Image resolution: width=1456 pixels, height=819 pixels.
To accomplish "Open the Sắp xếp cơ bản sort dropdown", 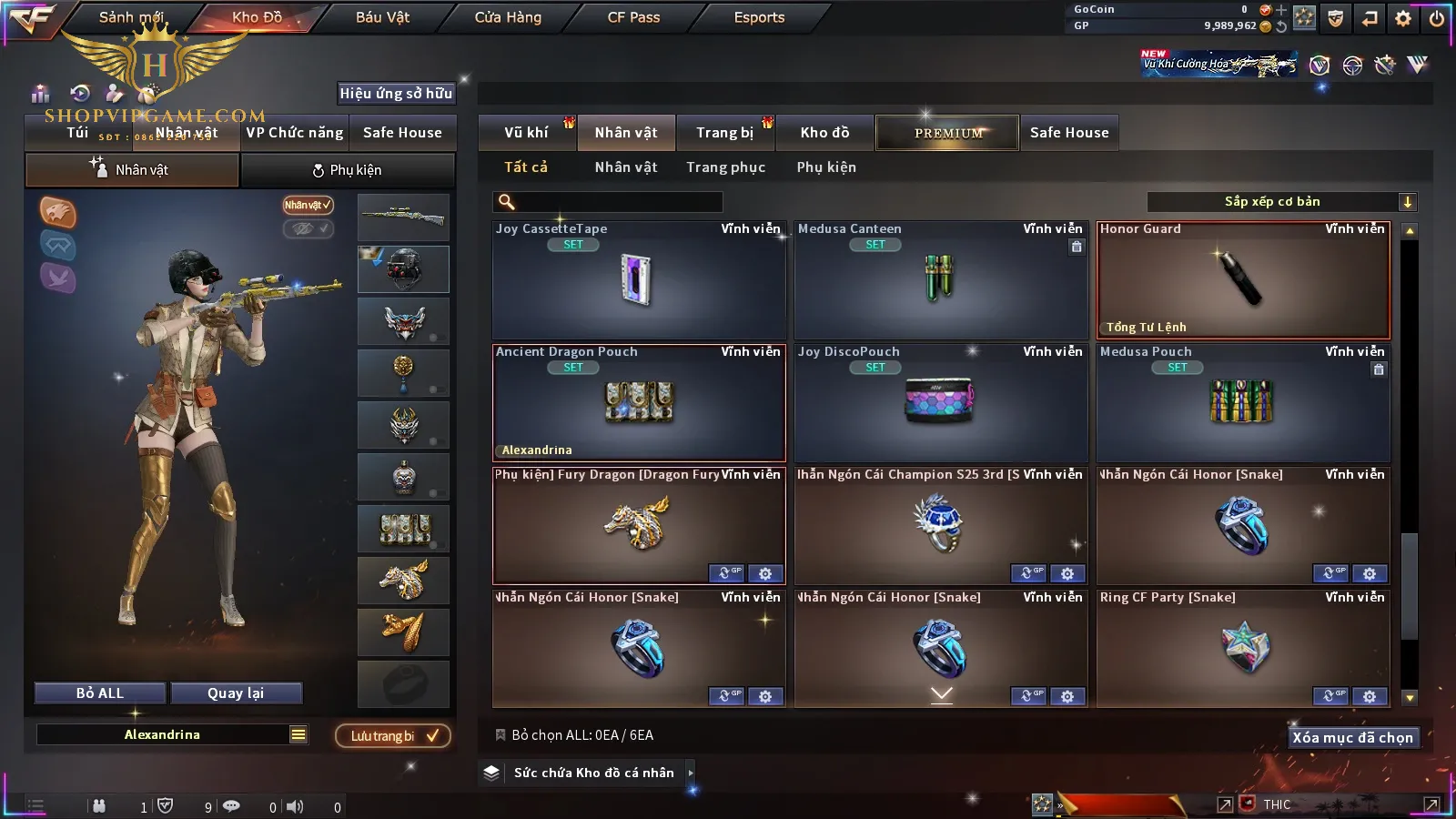I will [x=1281, y=202].
